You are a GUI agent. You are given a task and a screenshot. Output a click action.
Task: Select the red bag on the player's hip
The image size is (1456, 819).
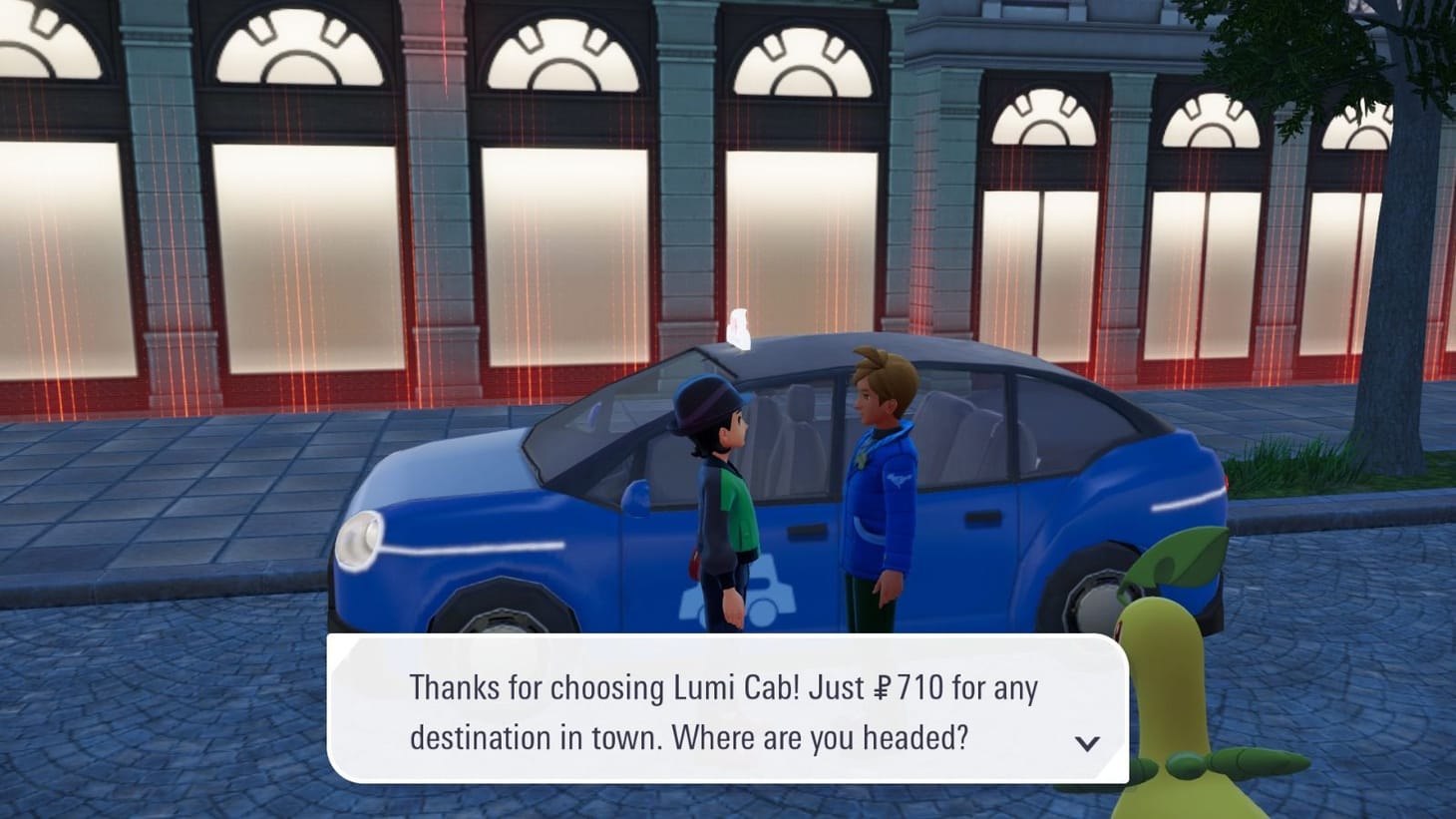point(694,561)
